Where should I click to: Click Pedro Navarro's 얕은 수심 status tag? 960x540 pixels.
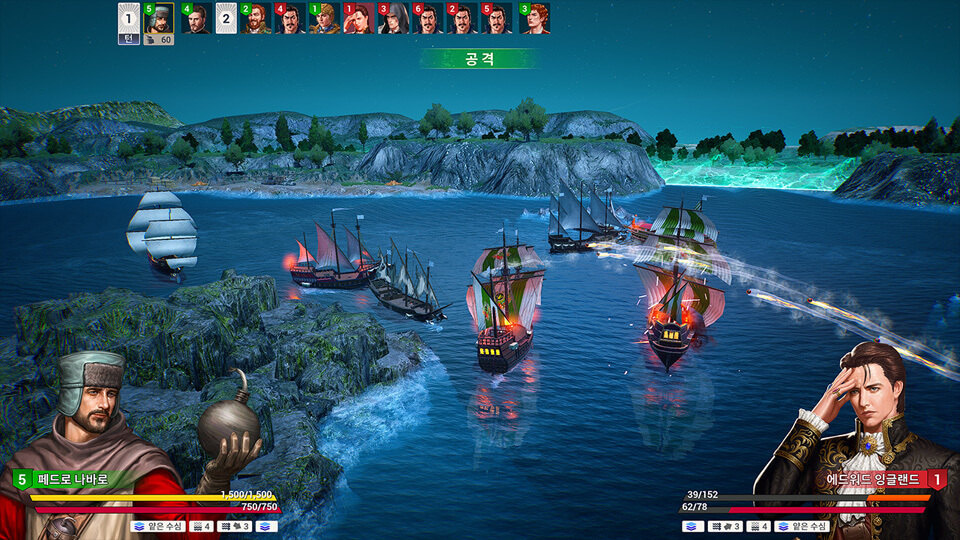(157, 526)
